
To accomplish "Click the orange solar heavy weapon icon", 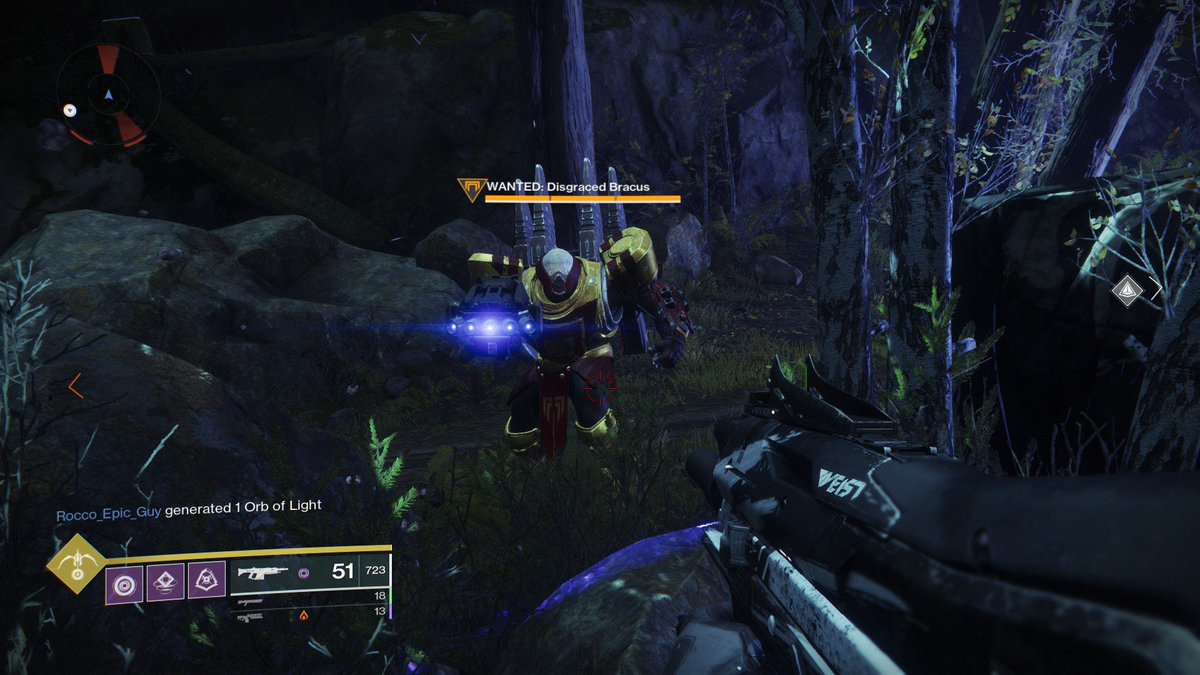I will [304, 615].
